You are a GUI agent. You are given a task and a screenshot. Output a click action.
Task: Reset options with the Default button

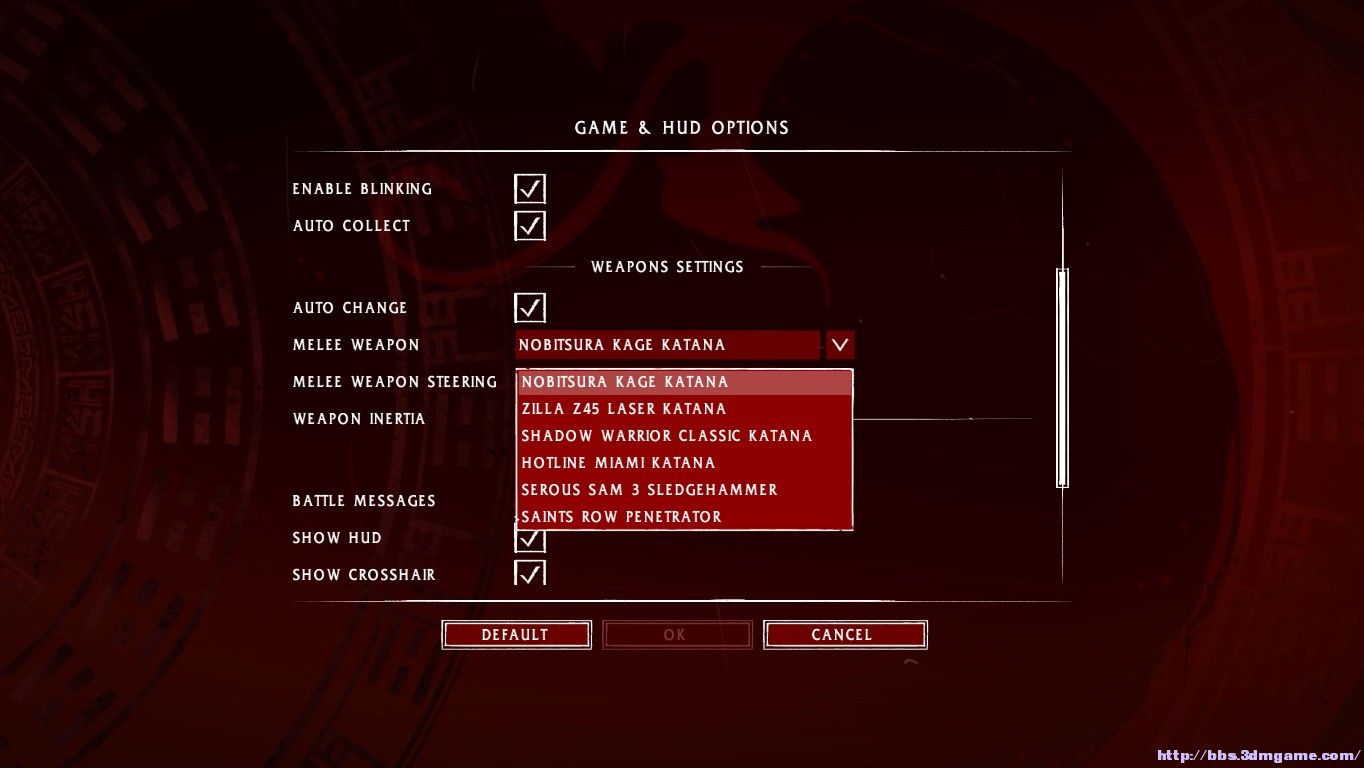[515, 635]
